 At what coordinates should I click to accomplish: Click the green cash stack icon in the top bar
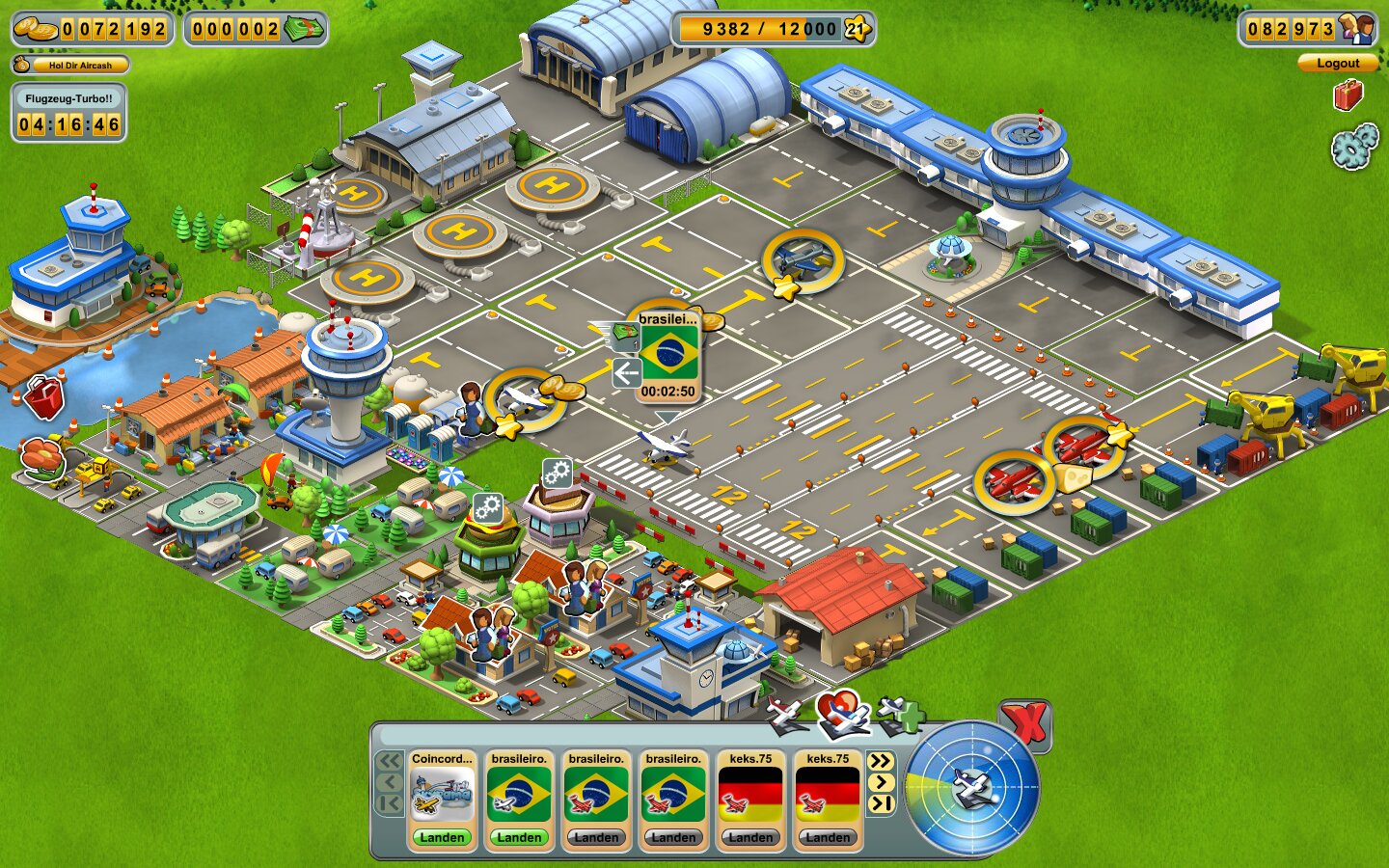[x=304, y=29]
